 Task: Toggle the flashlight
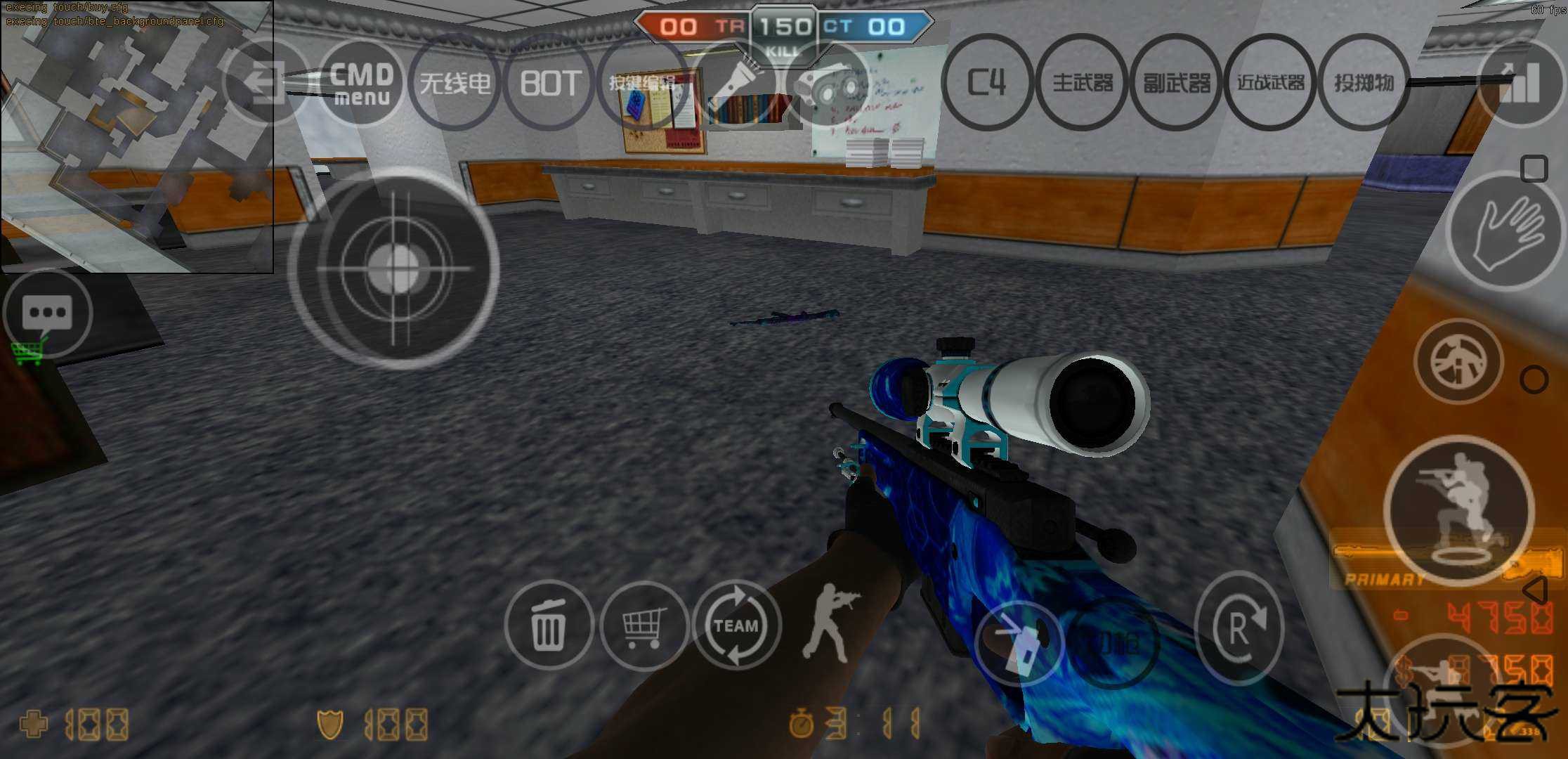pyautogui.click(x=737, y=83)
